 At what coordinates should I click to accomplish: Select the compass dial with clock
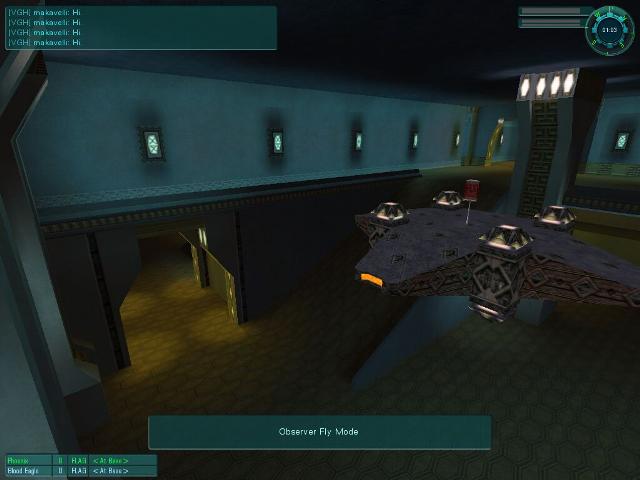tap(609, 29)
